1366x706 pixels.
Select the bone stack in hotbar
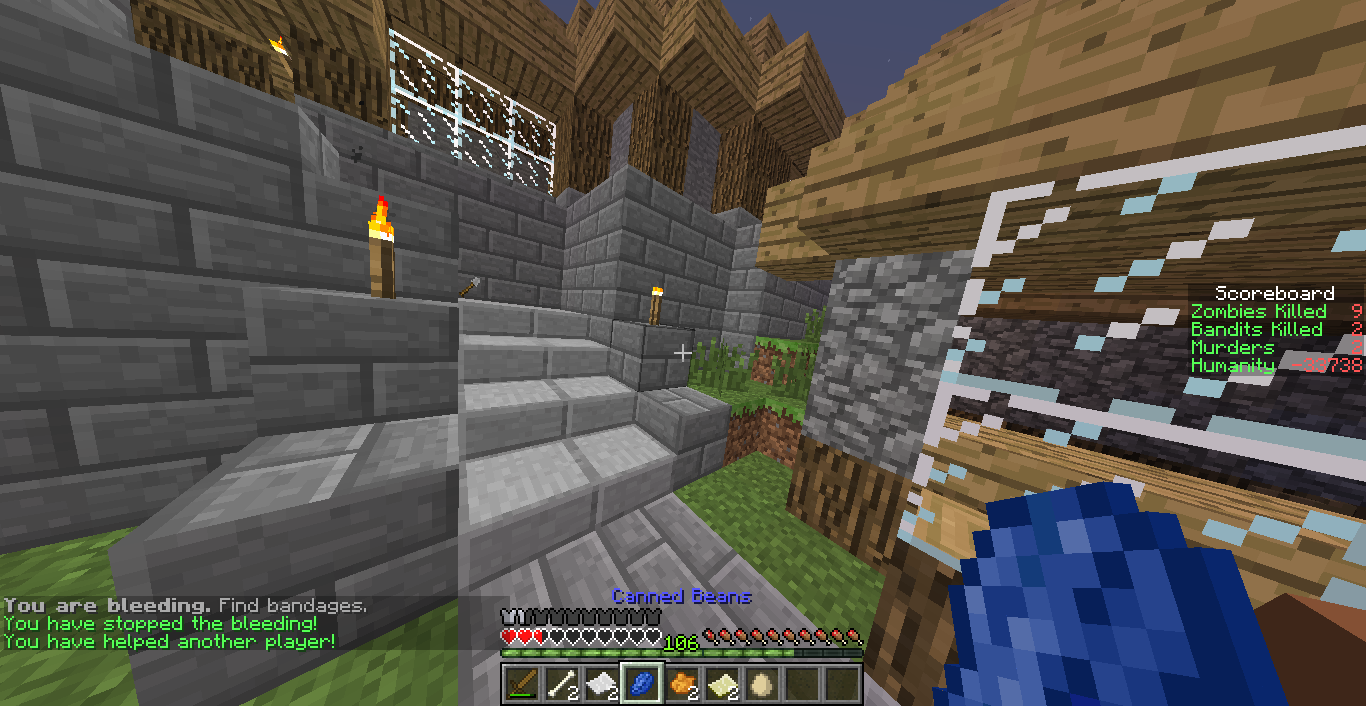(x=561, y=684)
